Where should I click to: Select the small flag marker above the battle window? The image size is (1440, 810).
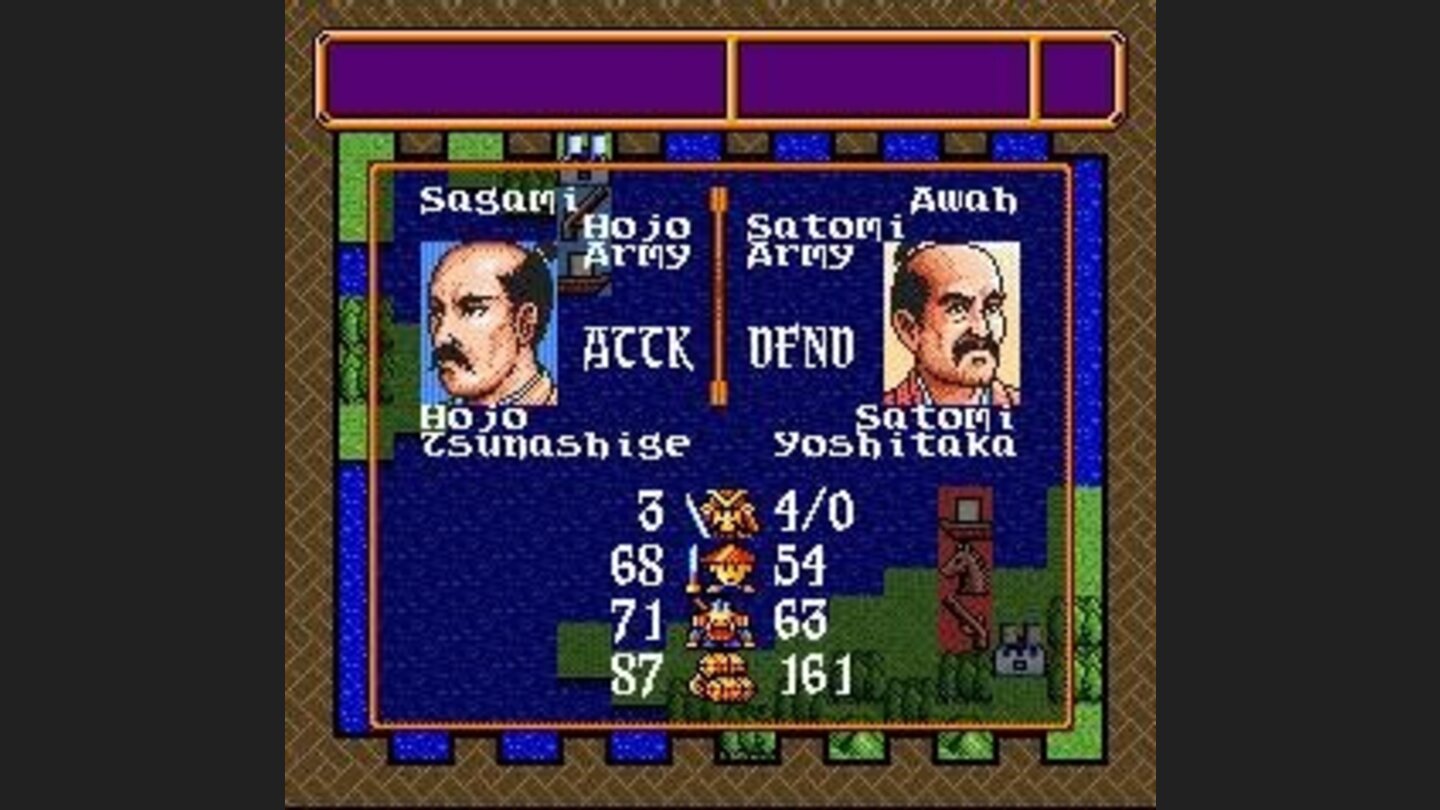585,146
